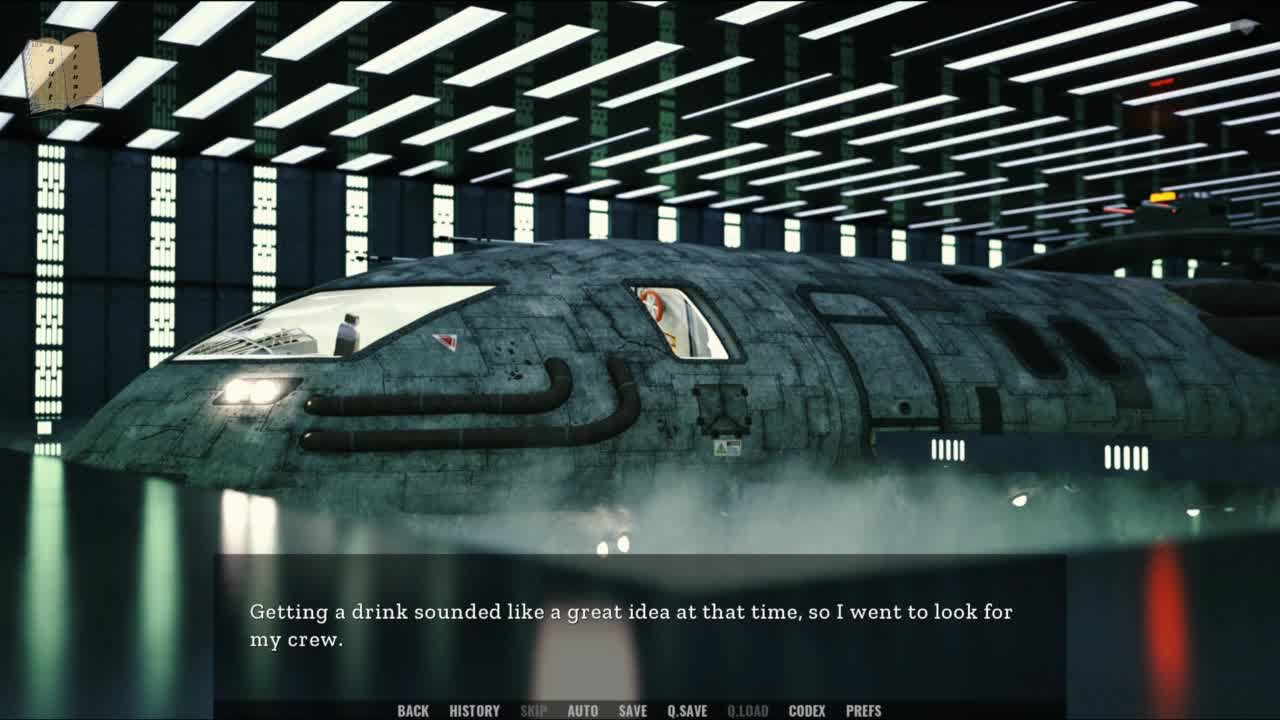1280x720 pixels.
Task: Open the dialogue History log
Action: (x=474, y=711)
